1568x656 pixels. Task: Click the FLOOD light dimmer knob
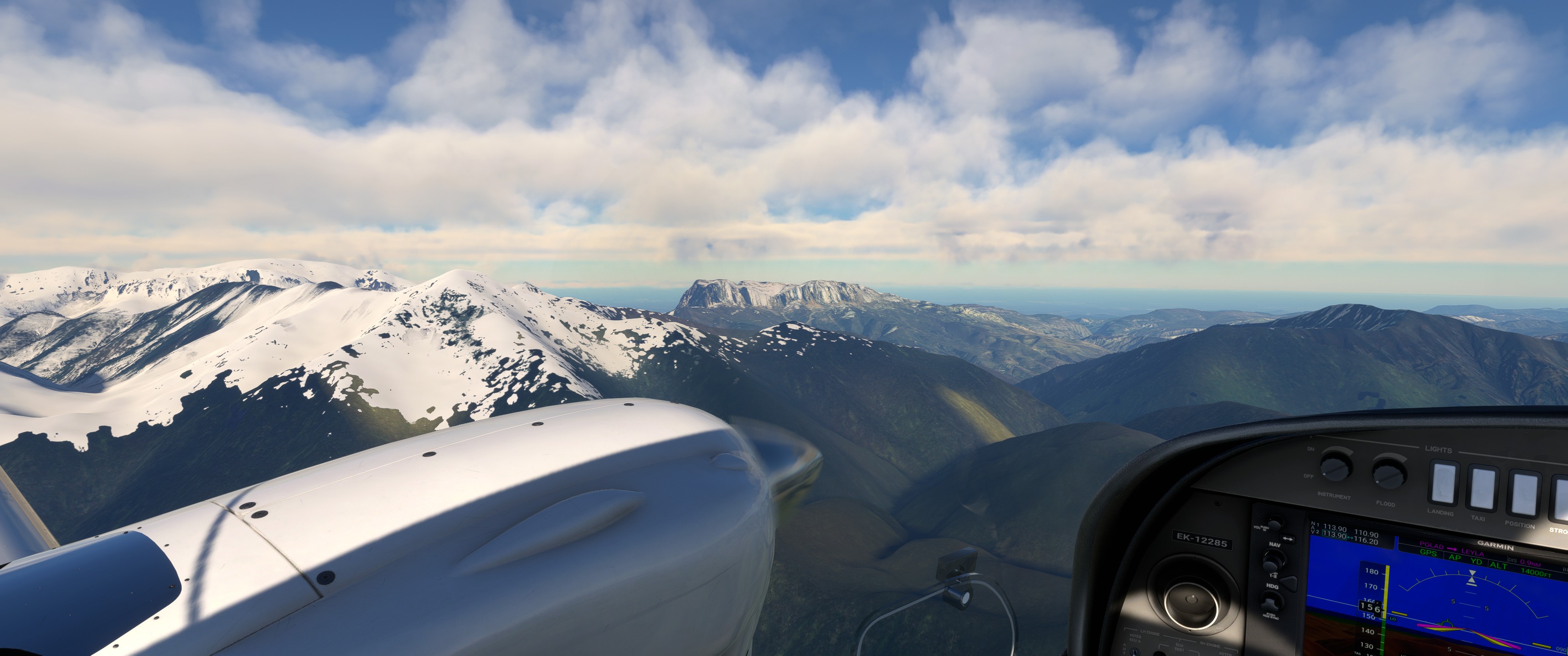tap(1389, 473)
